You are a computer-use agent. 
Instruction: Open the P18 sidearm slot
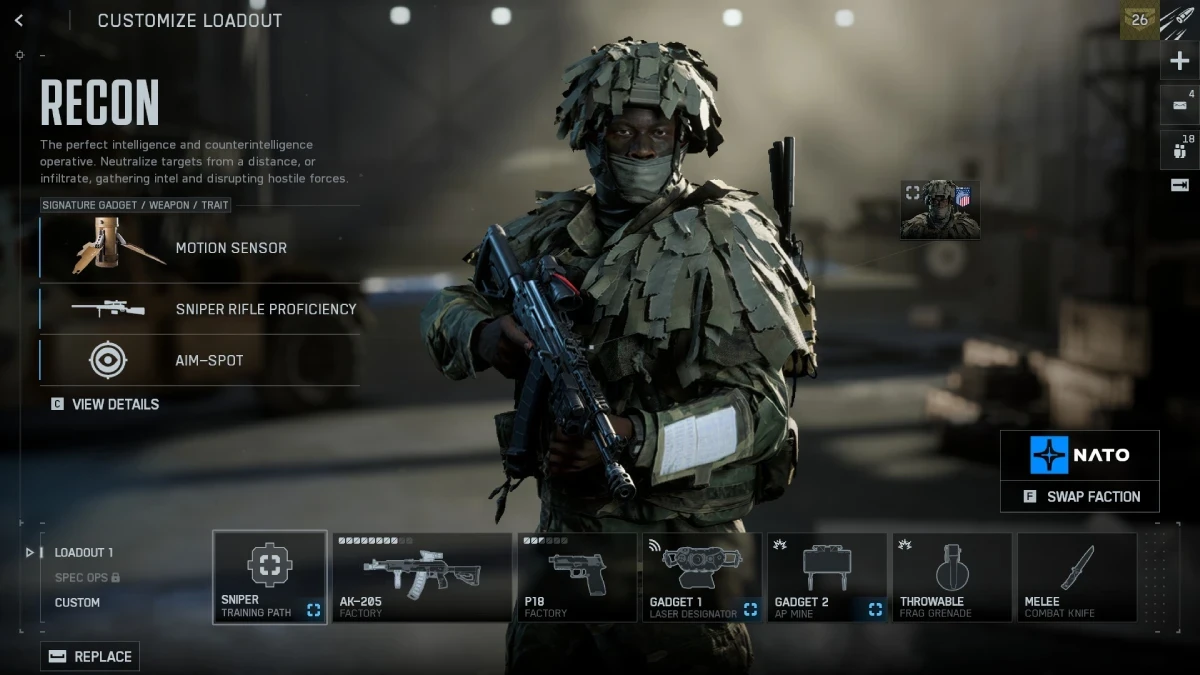(x=577, y=577)
